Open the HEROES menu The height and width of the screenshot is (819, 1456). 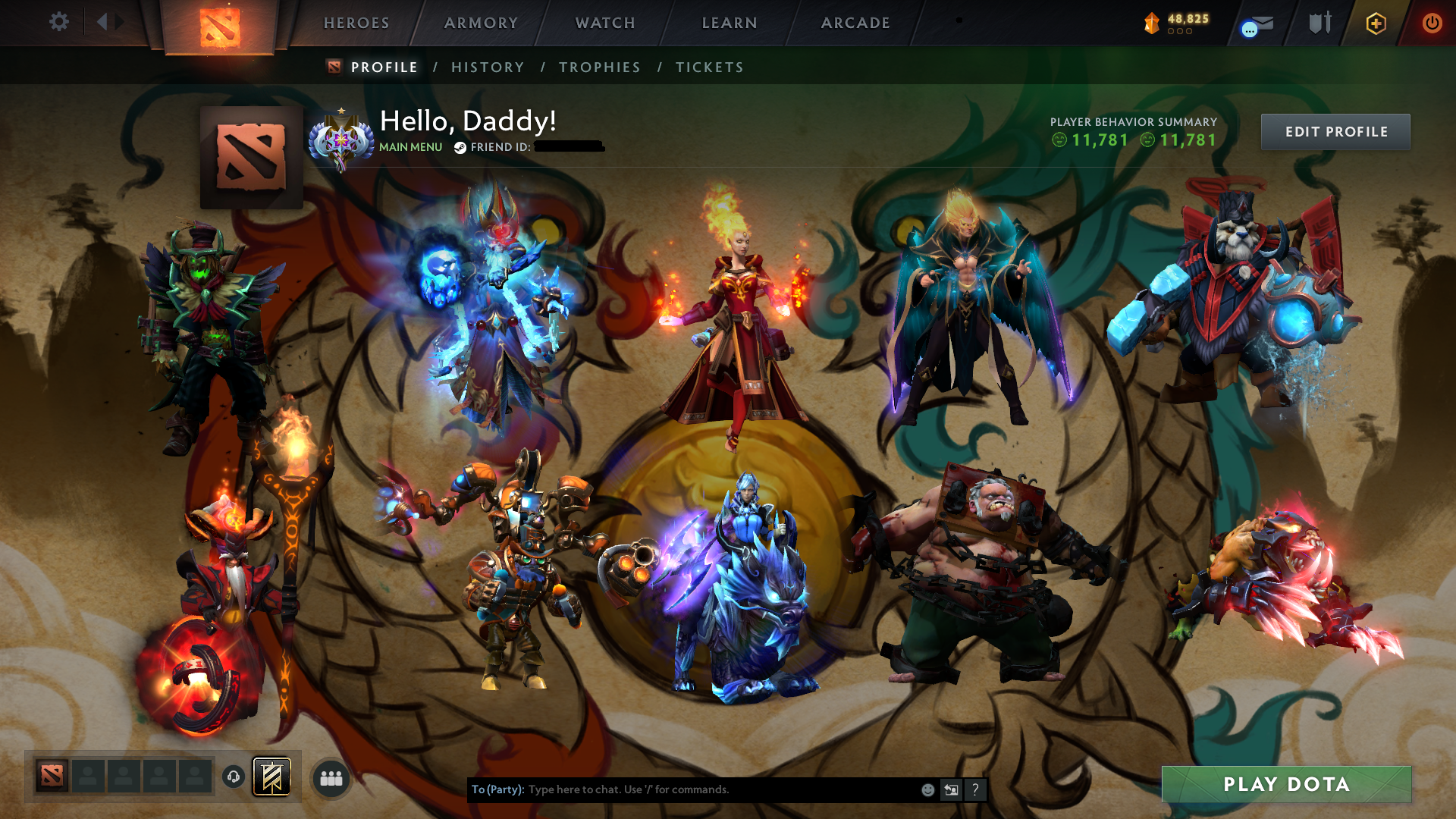(355, 23)
